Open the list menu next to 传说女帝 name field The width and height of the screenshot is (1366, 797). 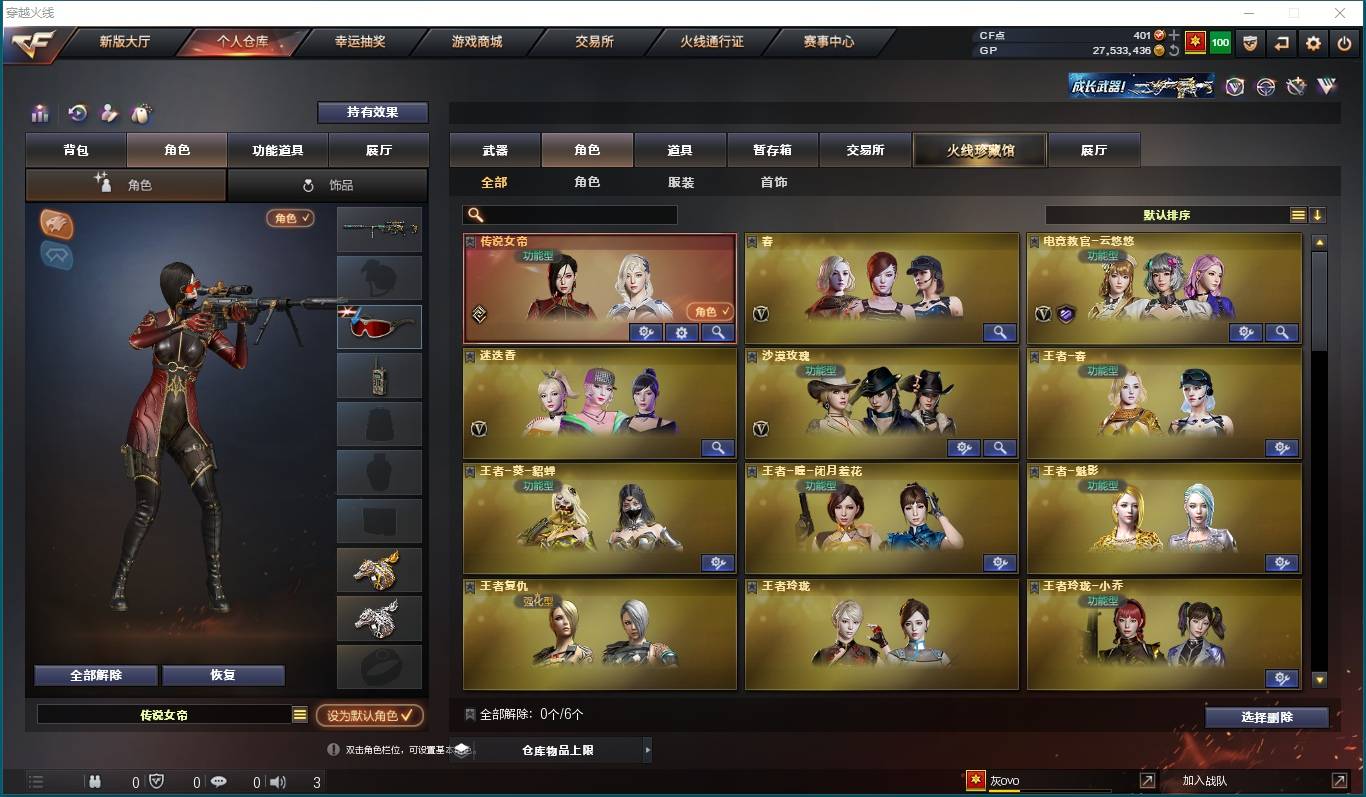pyautogui.click(x=299, y=714)
